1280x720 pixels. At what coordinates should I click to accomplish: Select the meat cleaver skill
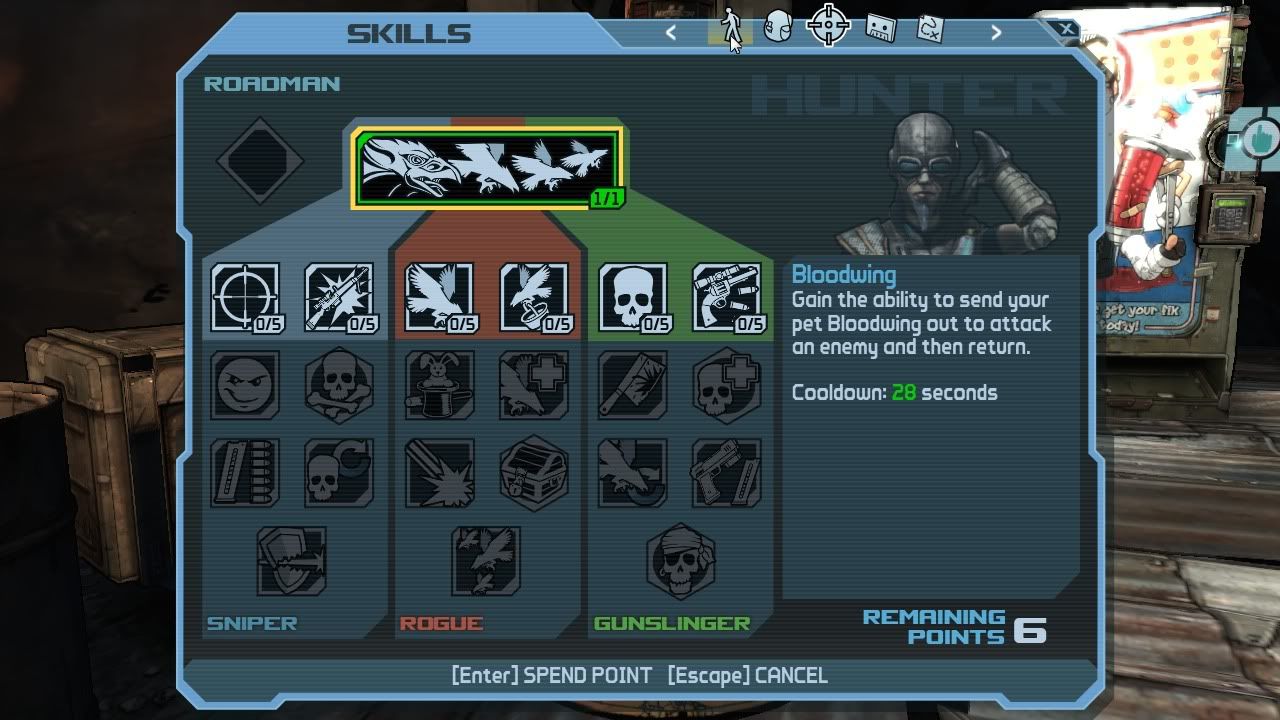(x=633, y=385)
